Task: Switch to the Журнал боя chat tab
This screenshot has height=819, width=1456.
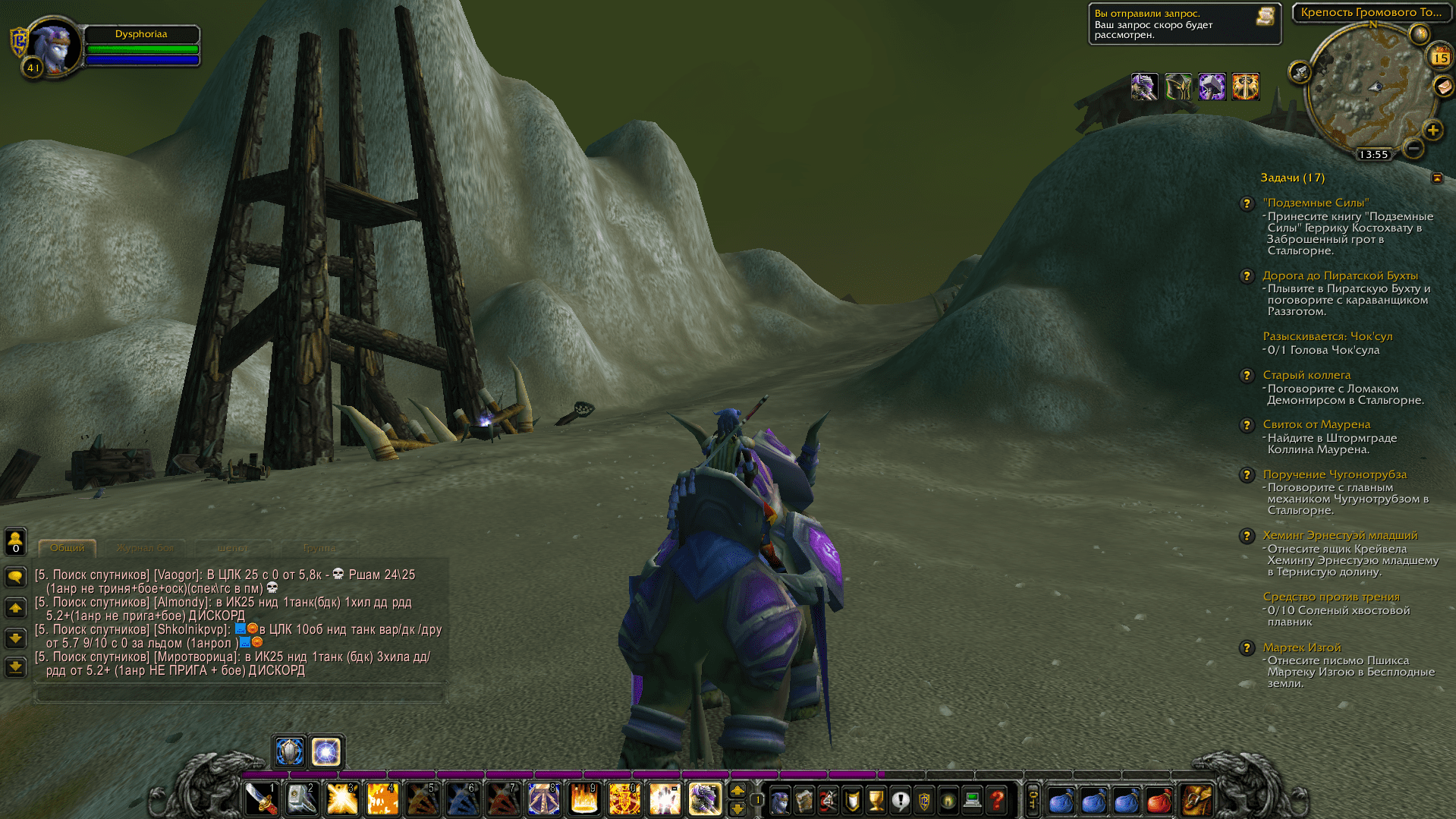Action: [145, 548]
